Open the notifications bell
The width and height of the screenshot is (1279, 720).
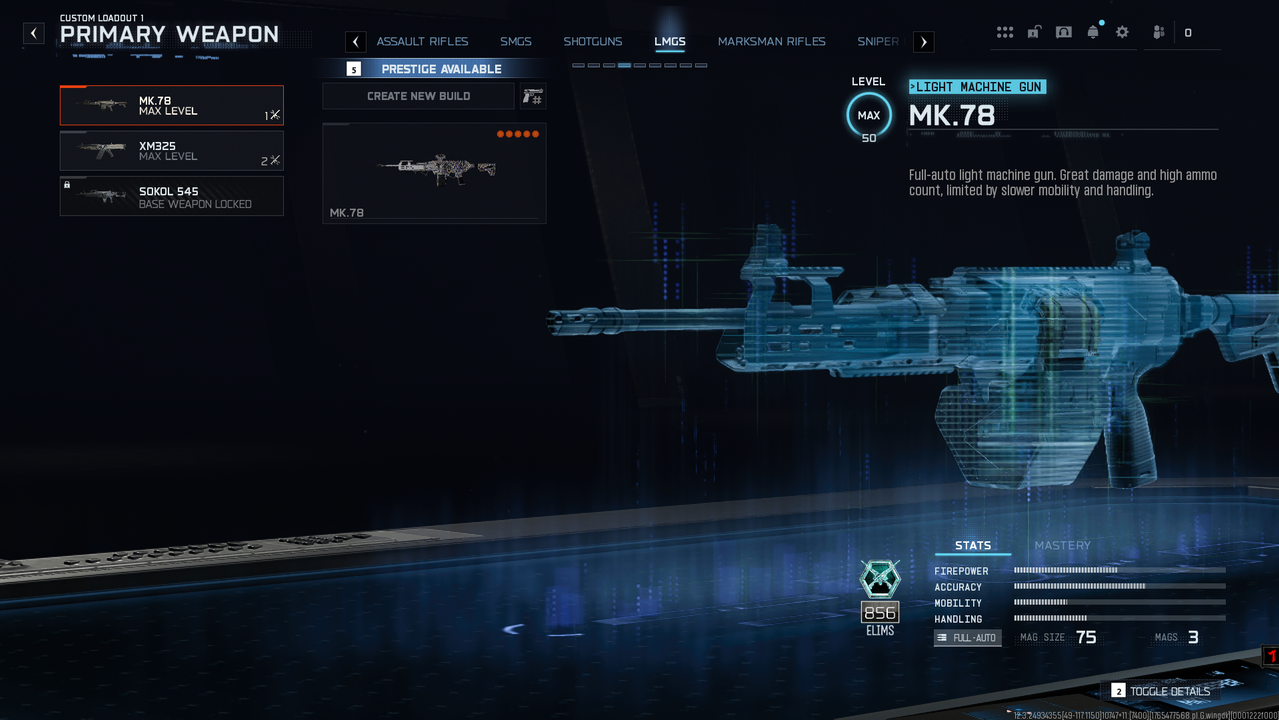(1093, 32)
